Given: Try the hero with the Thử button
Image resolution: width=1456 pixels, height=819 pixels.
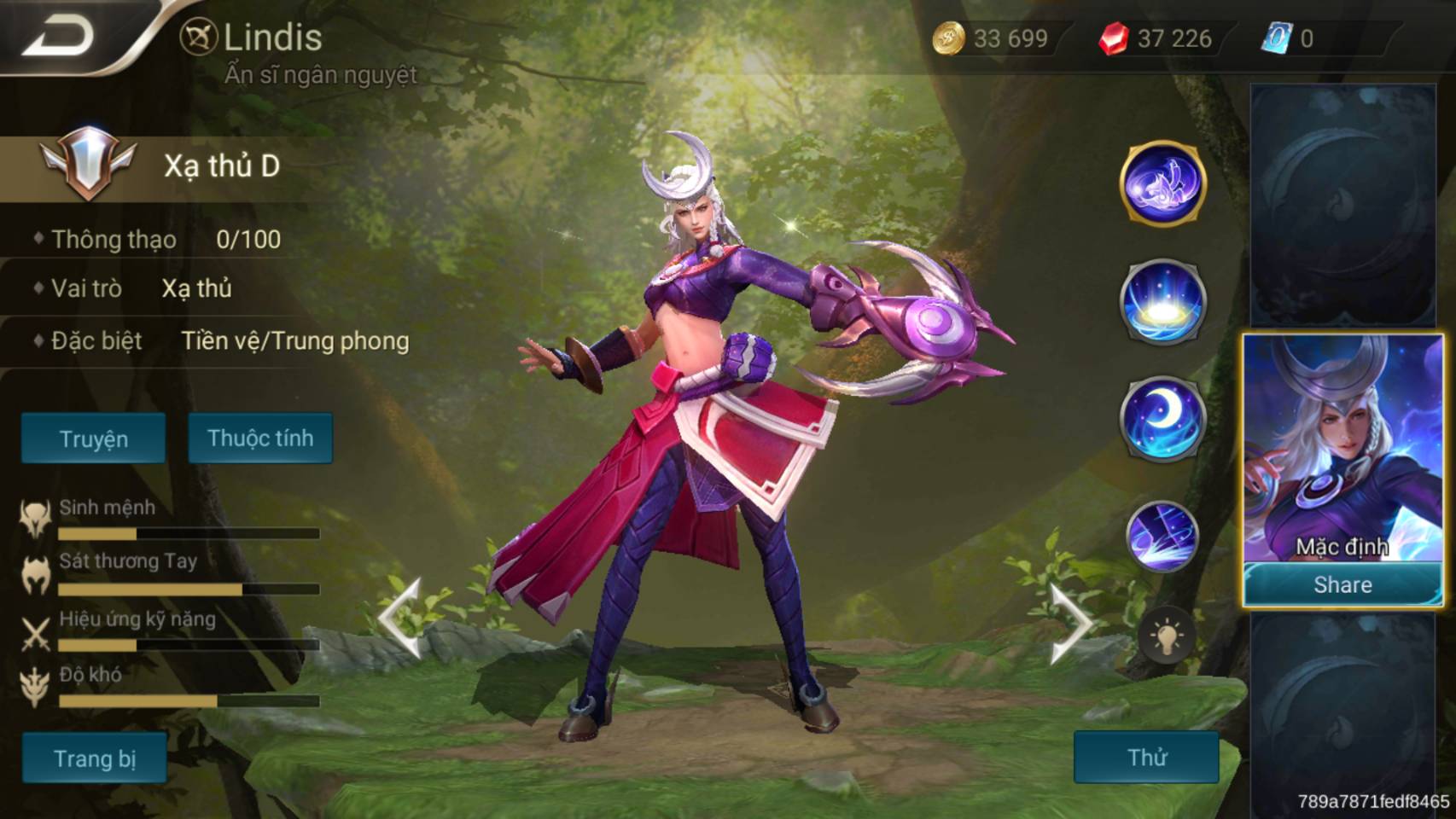Looking at the screenshot, I should pos(1146,757).
